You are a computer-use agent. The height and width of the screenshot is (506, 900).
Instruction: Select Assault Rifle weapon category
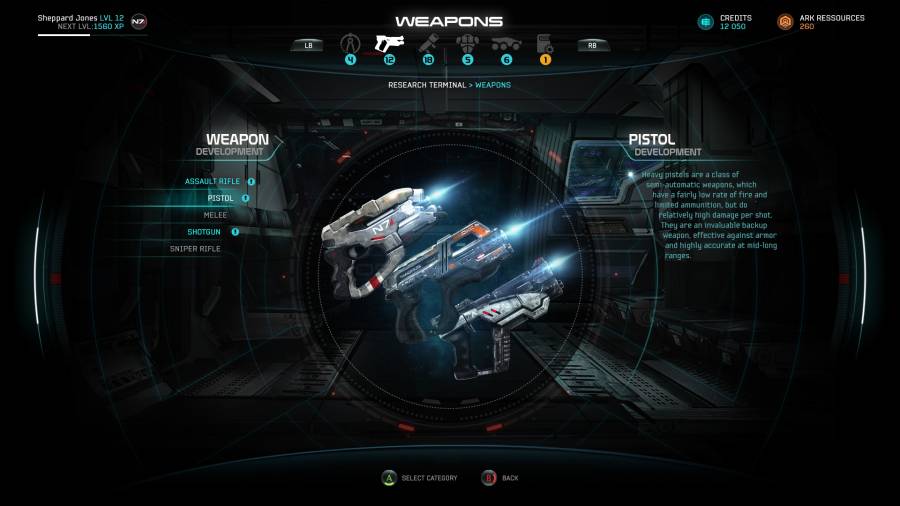pos(213,182)
